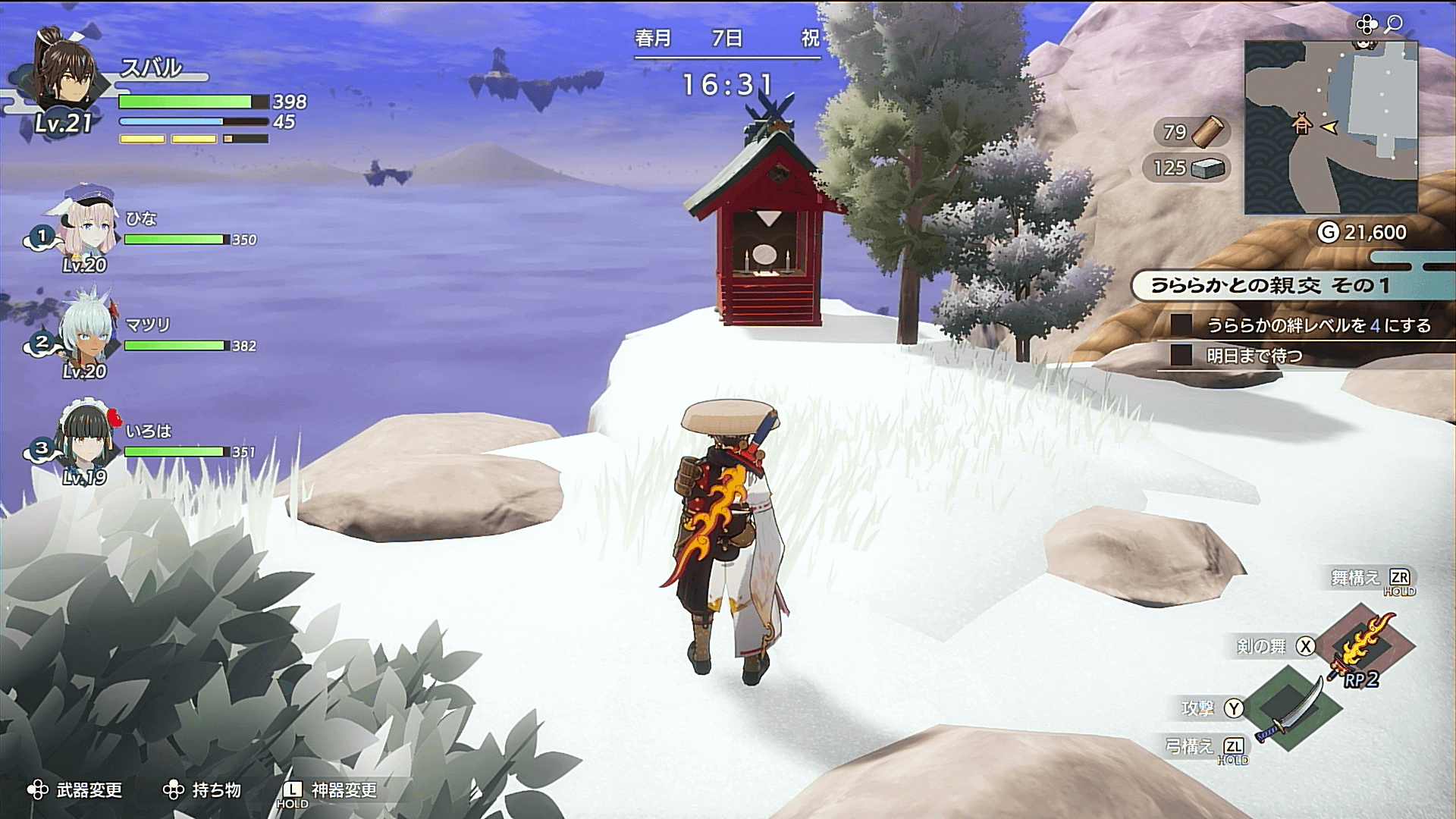Open the magnifier map zoom icon
The width and height of the screenshot is (1456, 819).
(1393, 25)
